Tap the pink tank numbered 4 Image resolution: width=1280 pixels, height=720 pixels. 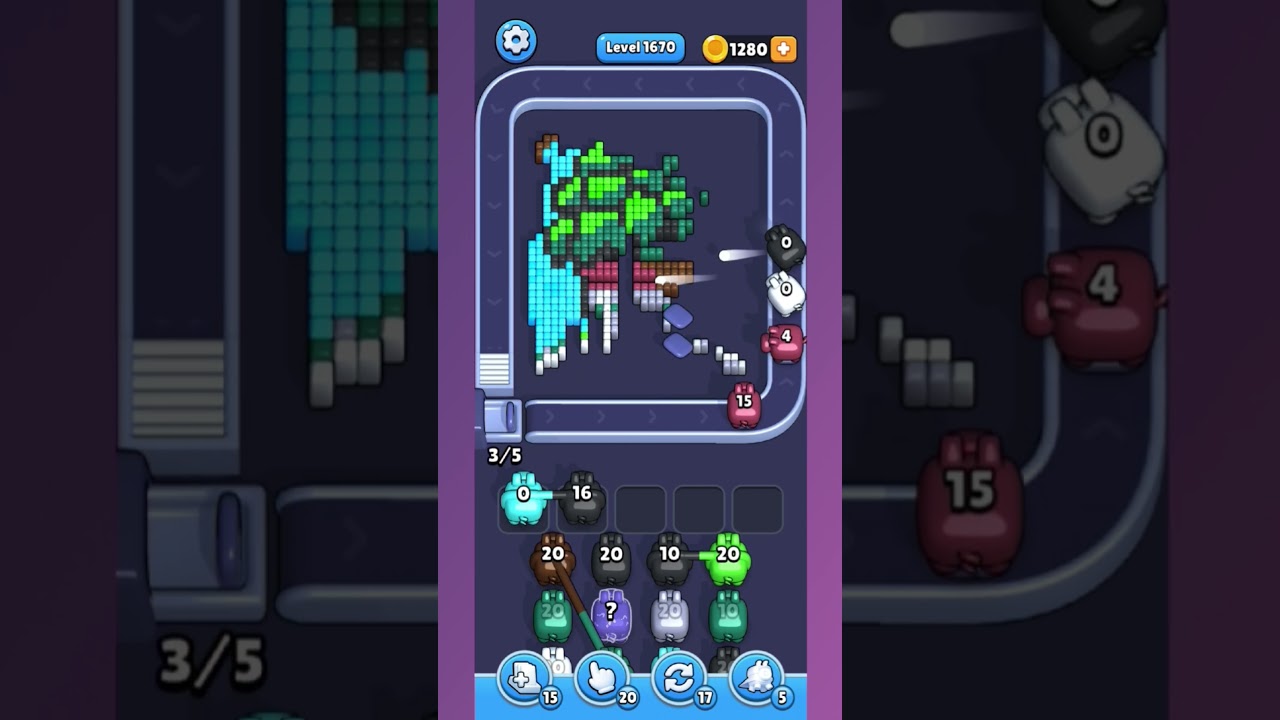click(785, 337)
